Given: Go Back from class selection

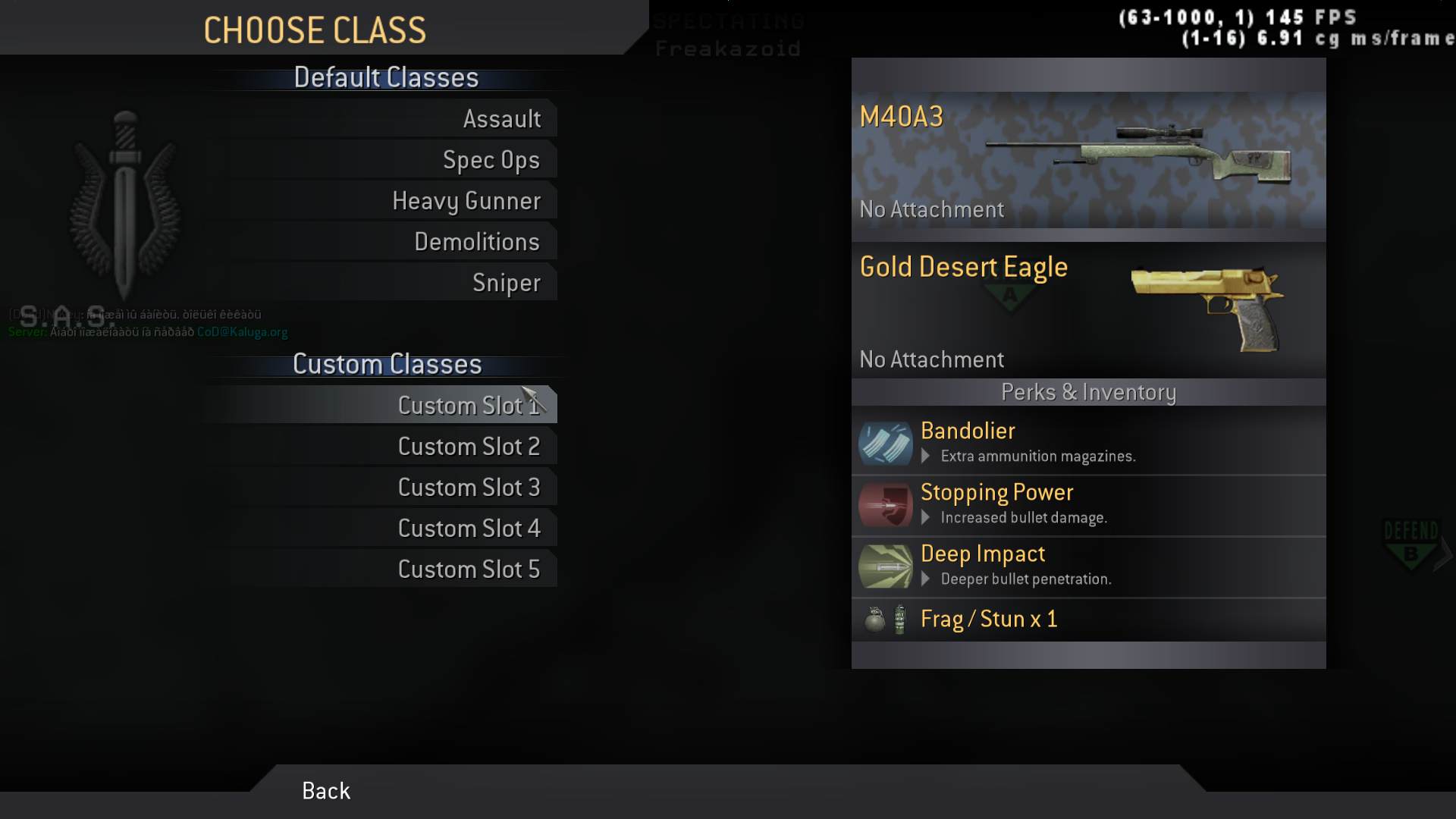Looking at the screenshot, I should point(326,791).
